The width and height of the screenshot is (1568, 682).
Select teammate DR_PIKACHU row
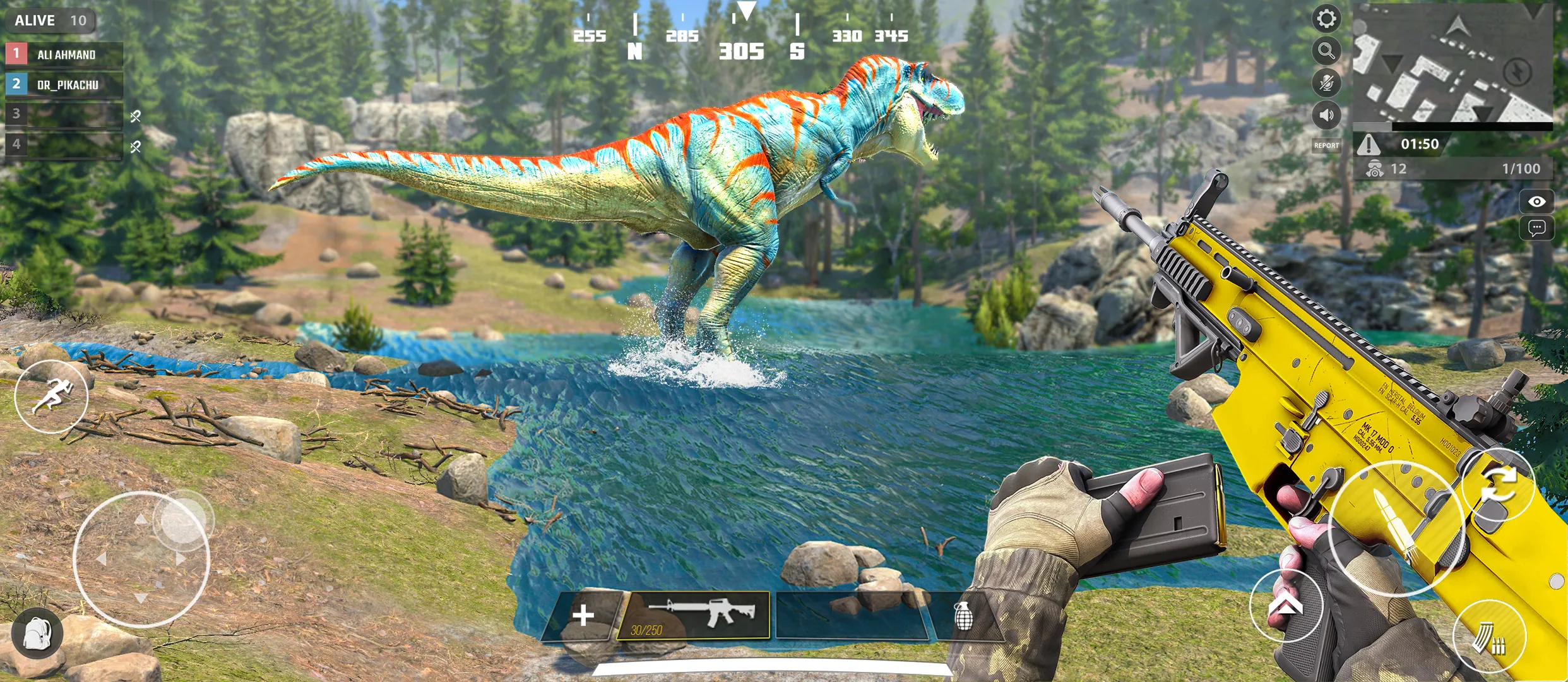click(64, 85)
